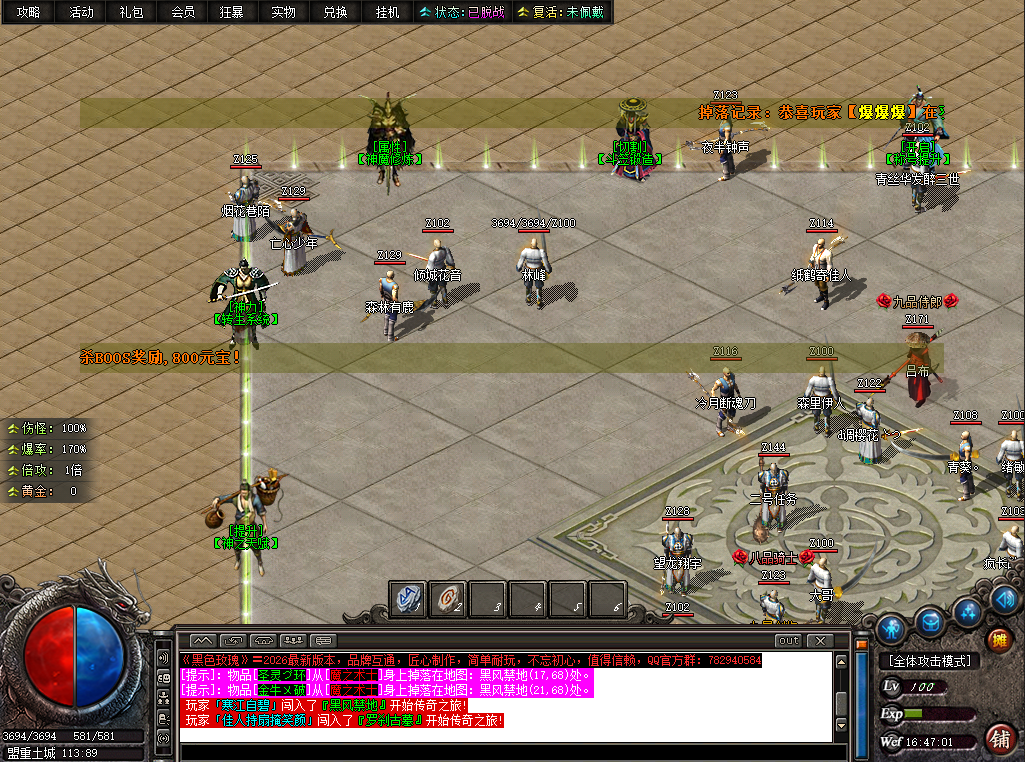This screenshot has width=1025, height=762.
Task: Select the 挂机 auto-play menu
Action: tap(386, 12)
